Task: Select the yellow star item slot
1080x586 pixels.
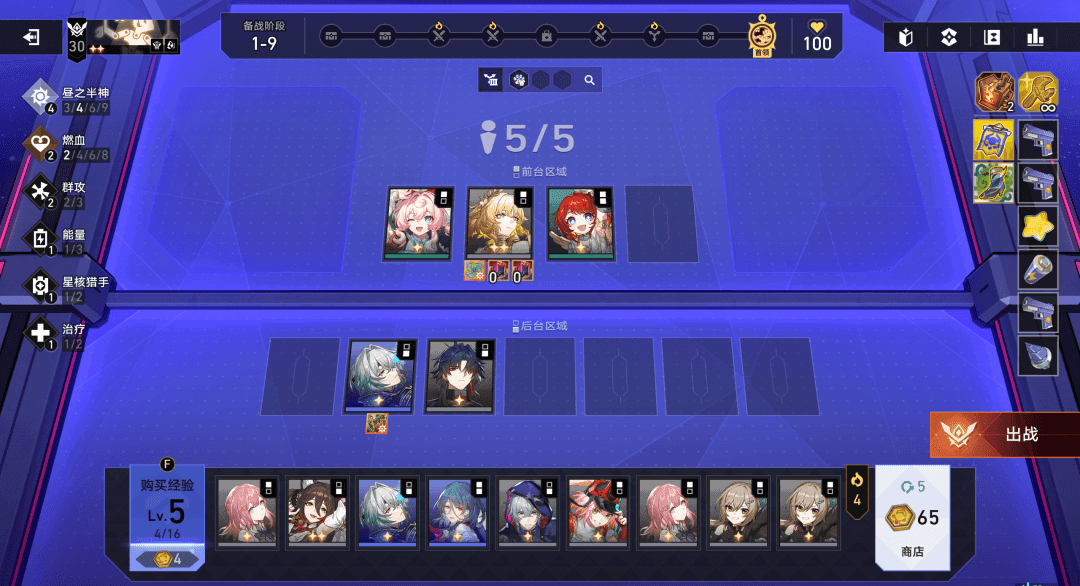Action: pyautogui.click(x=1038, y=227)
